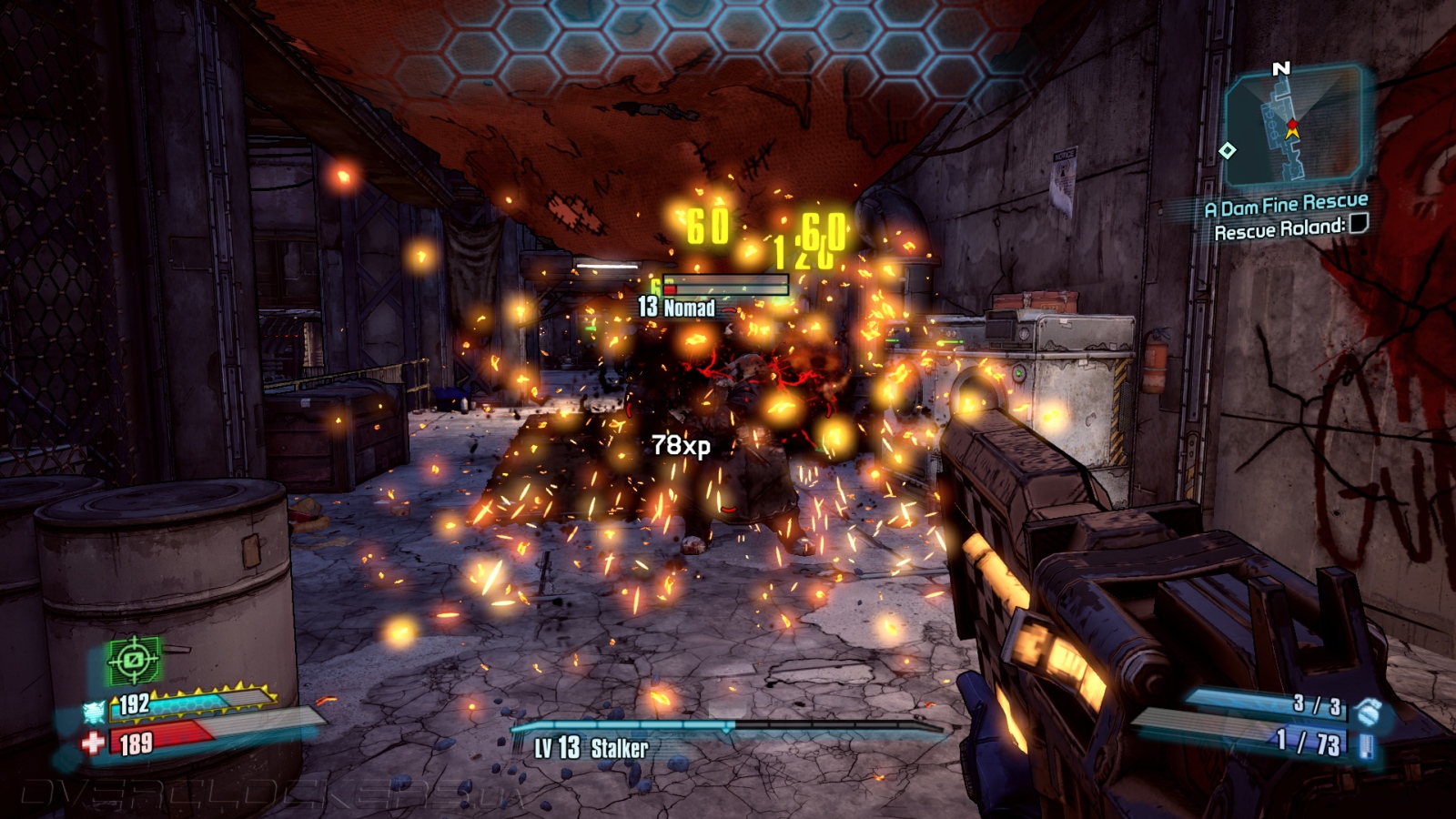The width and height of the screenshot is (1456, 819).
Task: Click the diamond waypoint marker beside the minimap
Action: 1227,150
